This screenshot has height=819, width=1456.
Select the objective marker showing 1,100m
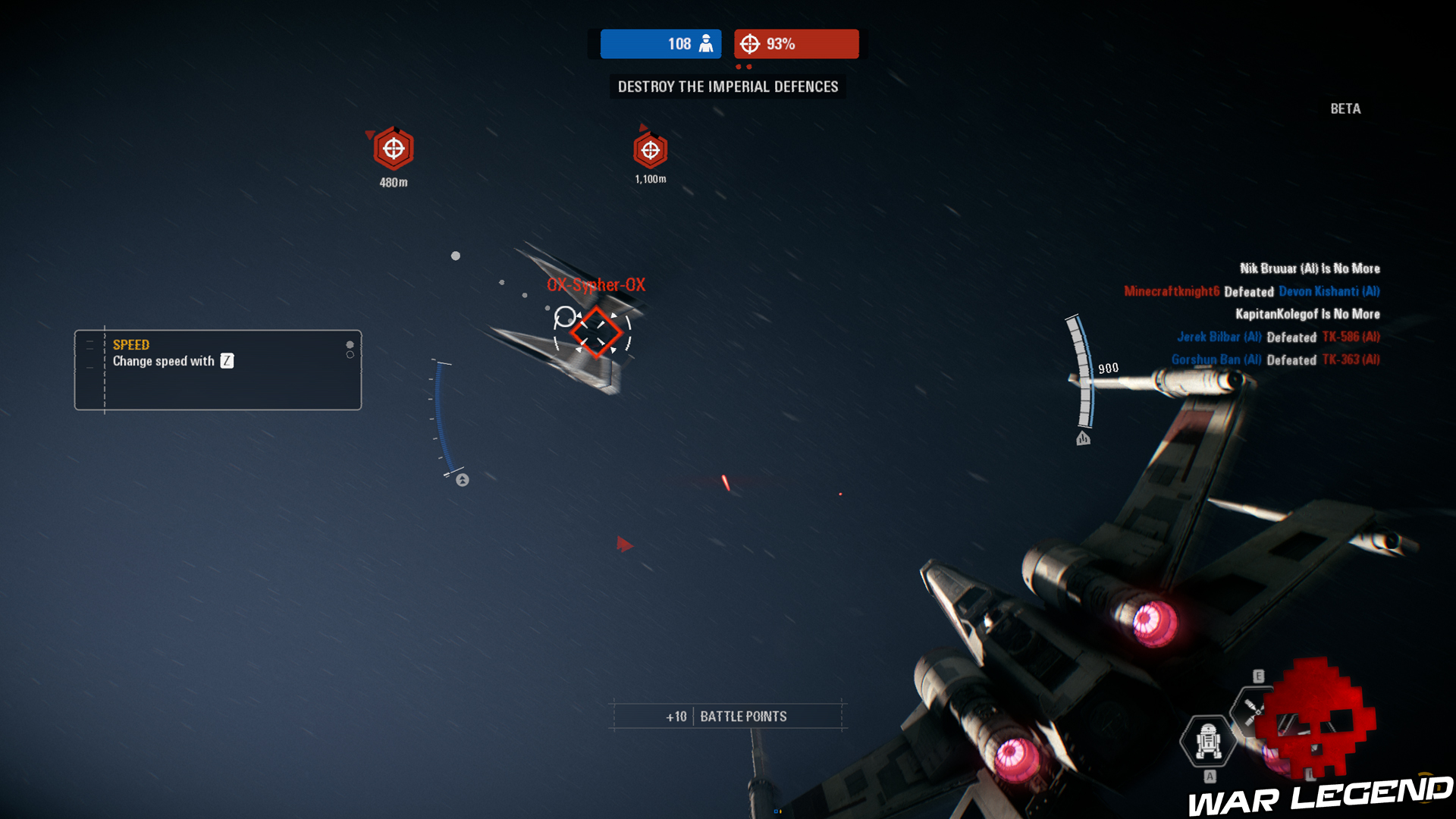point(651,150)
